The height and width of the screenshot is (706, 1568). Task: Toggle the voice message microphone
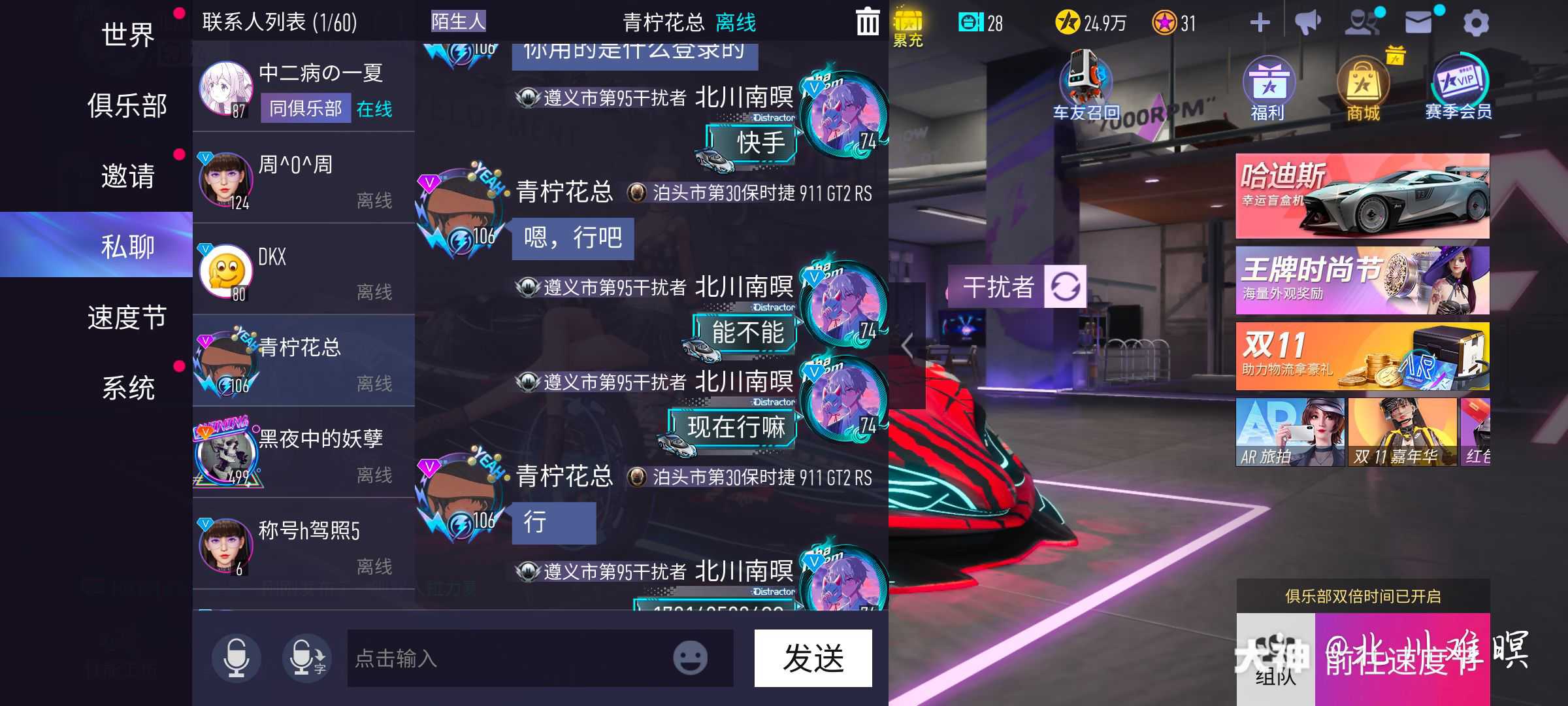click(238, 658)
